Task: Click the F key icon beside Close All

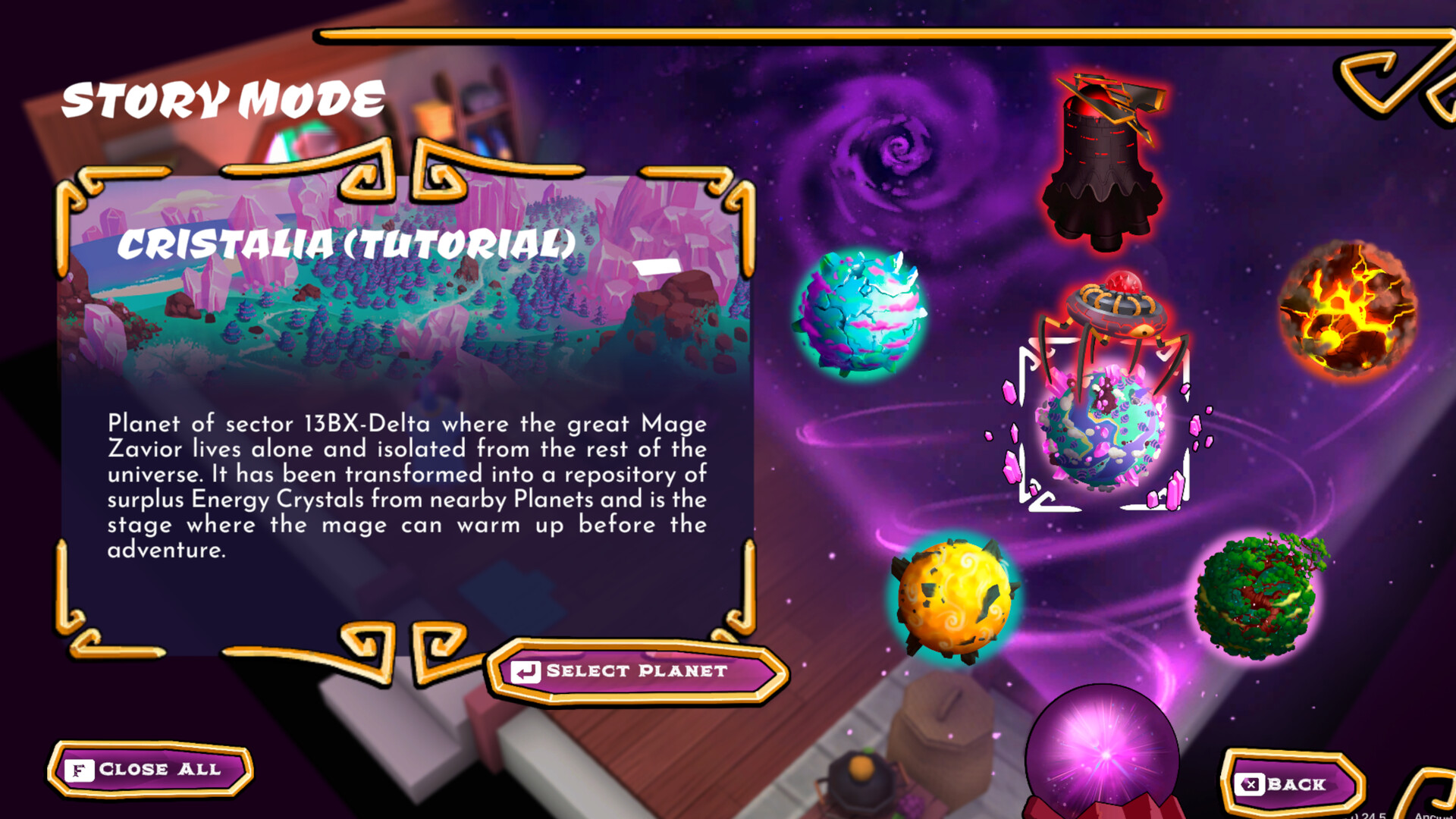Action: click(80, 769)
